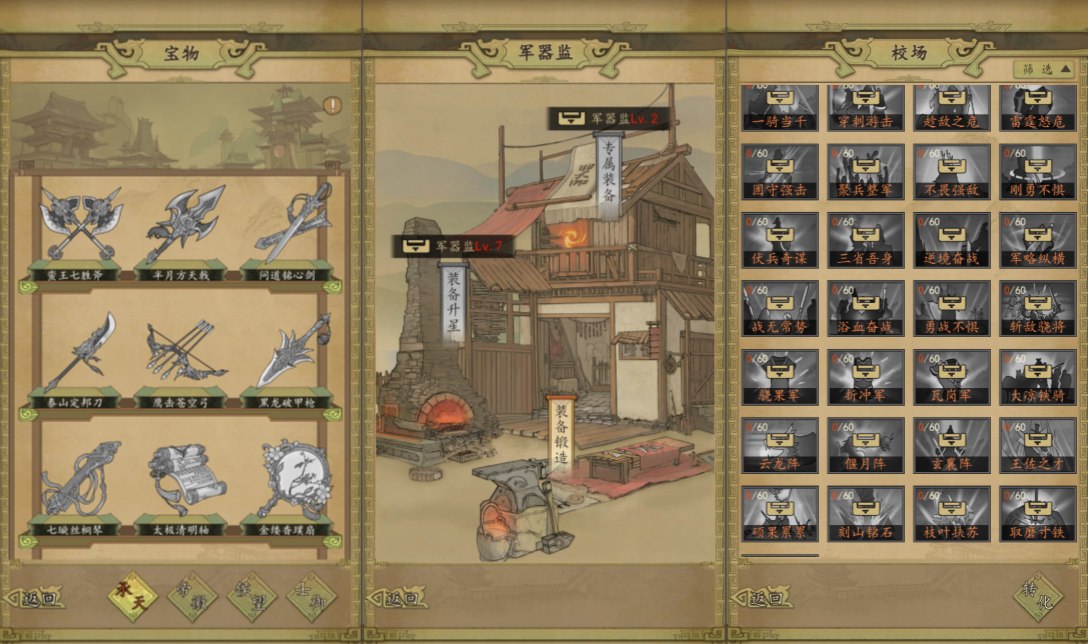1088x644 pixels.
Task: Go back from the 宝物 panel
Action: click(x=40, y=599)
